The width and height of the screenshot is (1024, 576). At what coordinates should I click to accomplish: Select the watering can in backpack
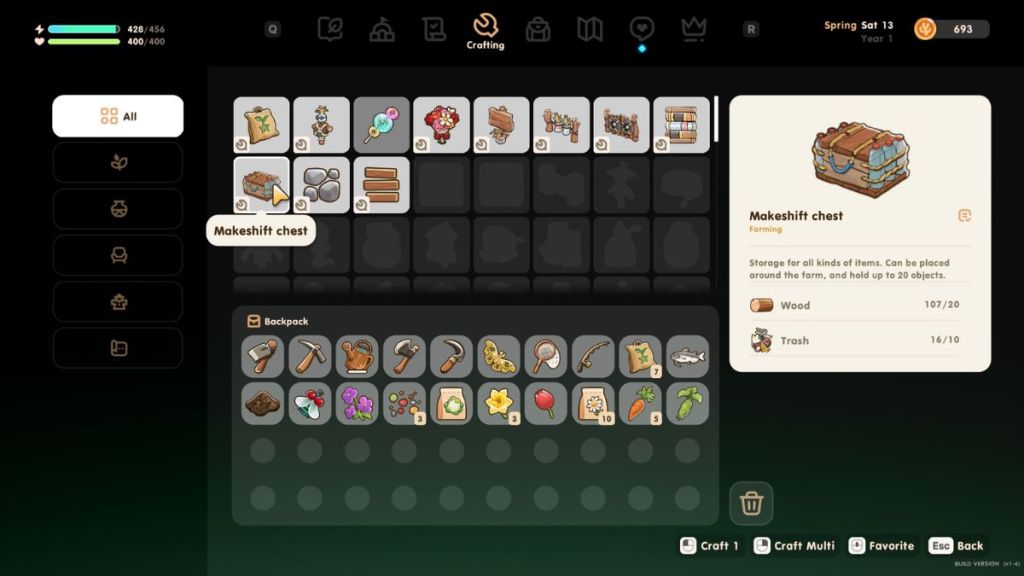[357, 356]
